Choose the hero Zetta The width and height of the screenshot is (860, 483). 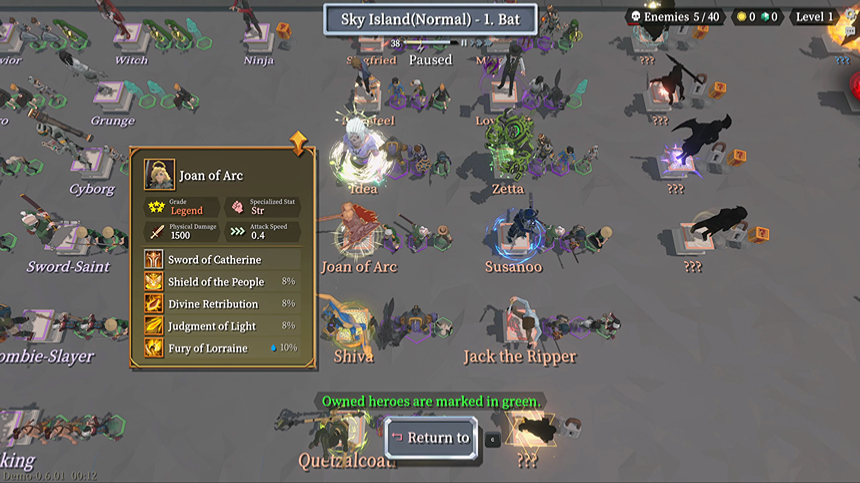tap(510, 155)
